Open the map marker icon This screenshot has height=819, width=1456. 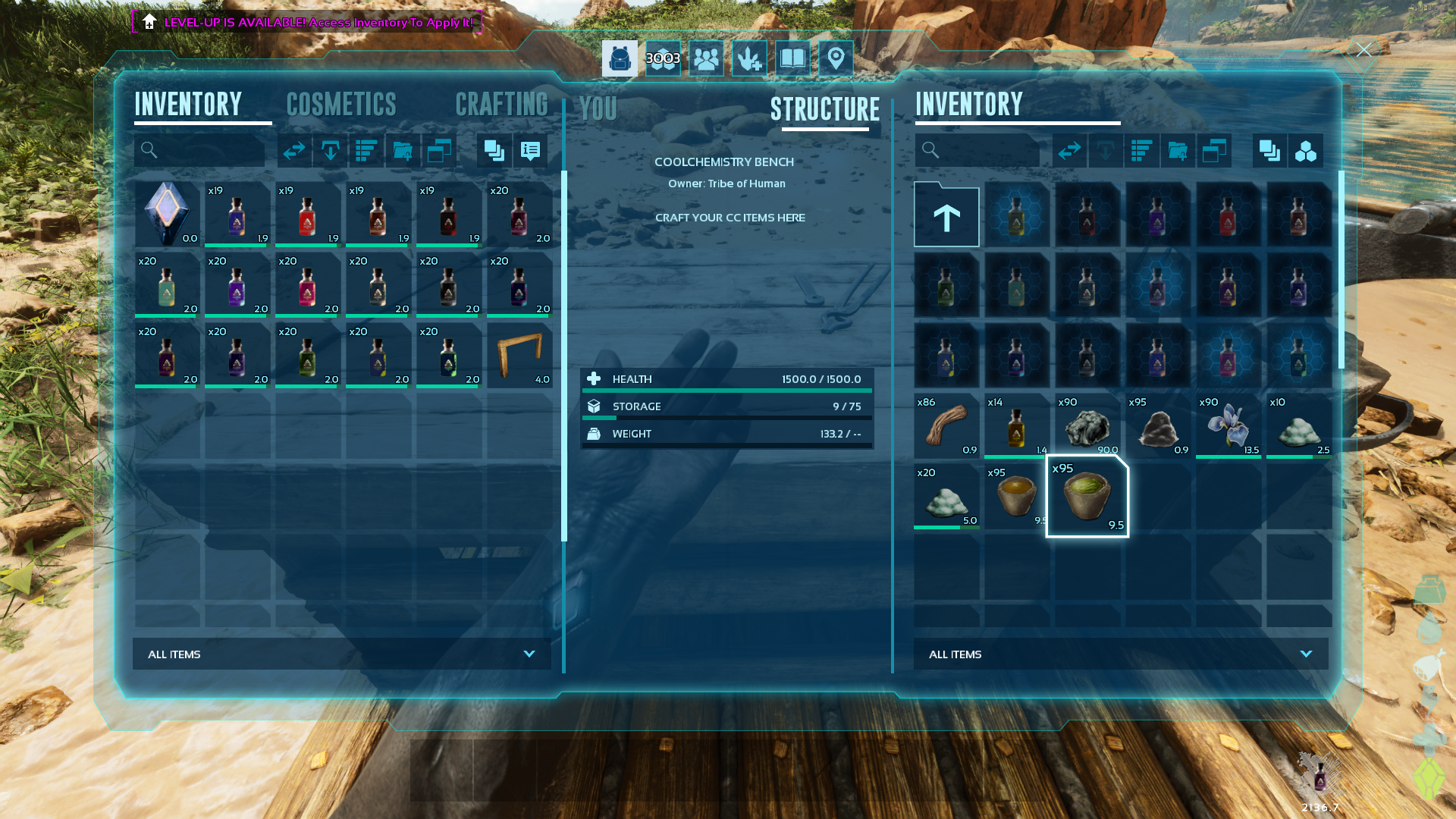click(836, 58)
